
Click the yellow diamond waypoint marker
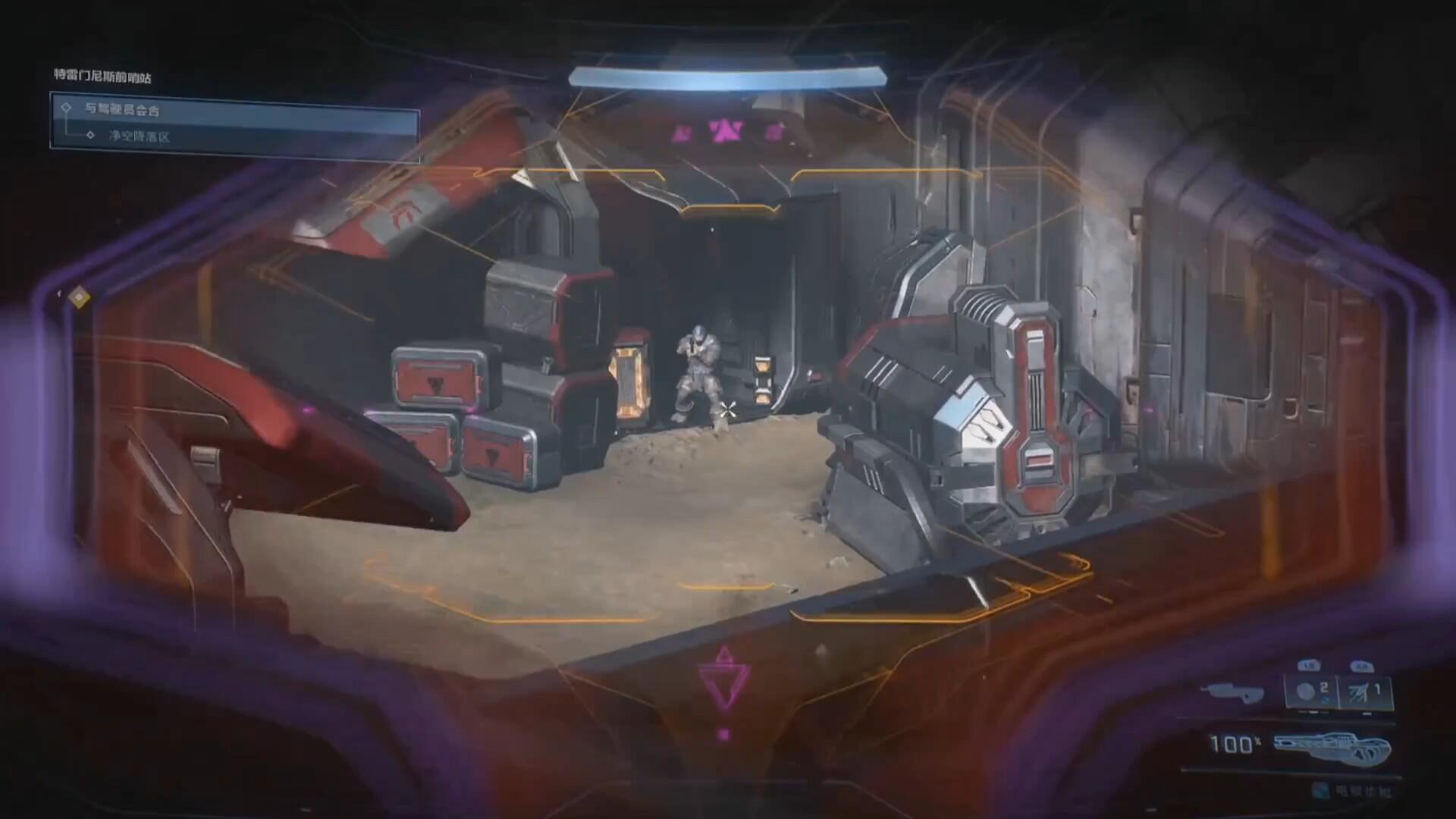tap(79, 297)
